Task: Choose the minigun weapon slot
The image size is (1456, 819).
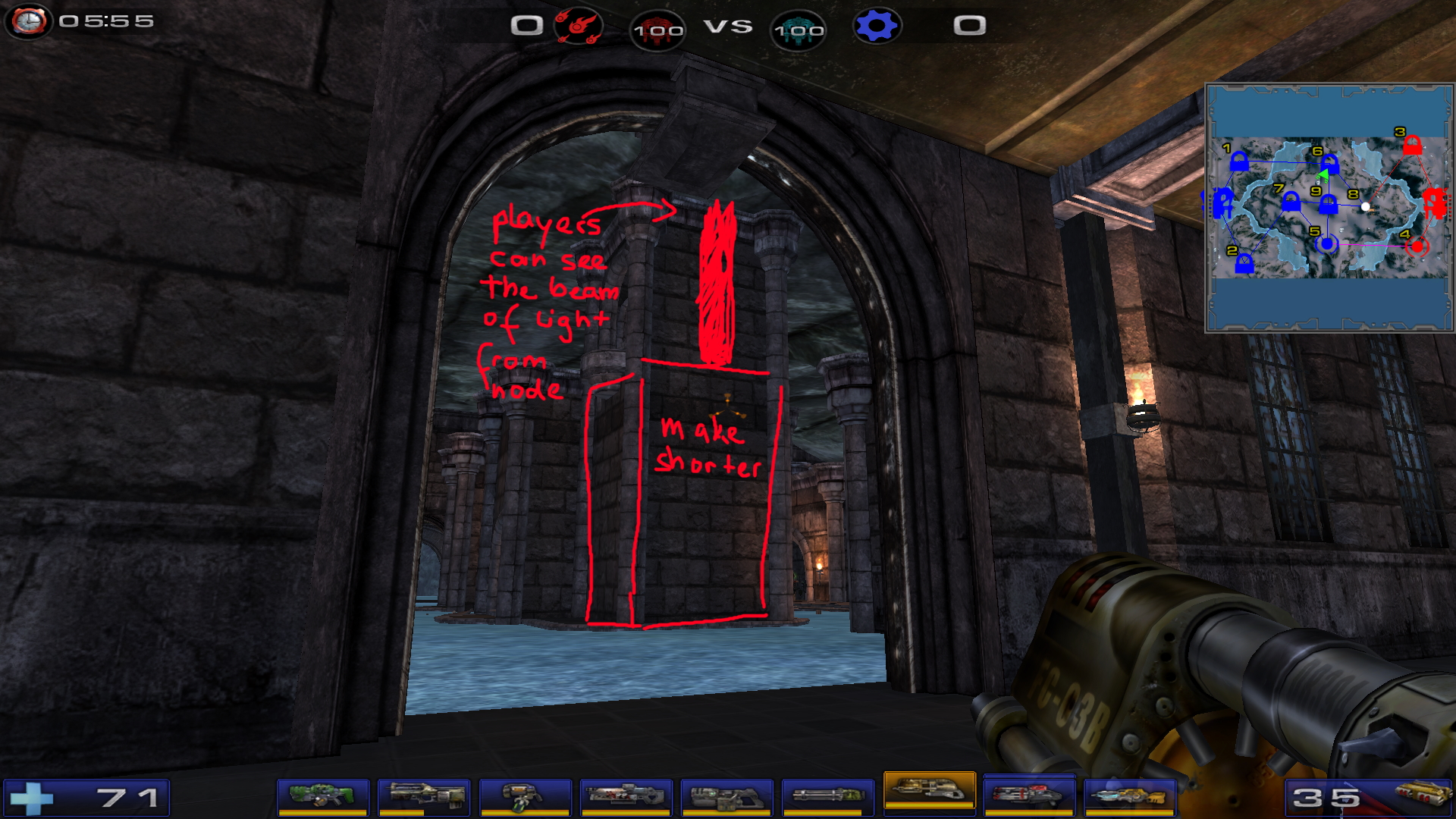Action: coord(827,797)
